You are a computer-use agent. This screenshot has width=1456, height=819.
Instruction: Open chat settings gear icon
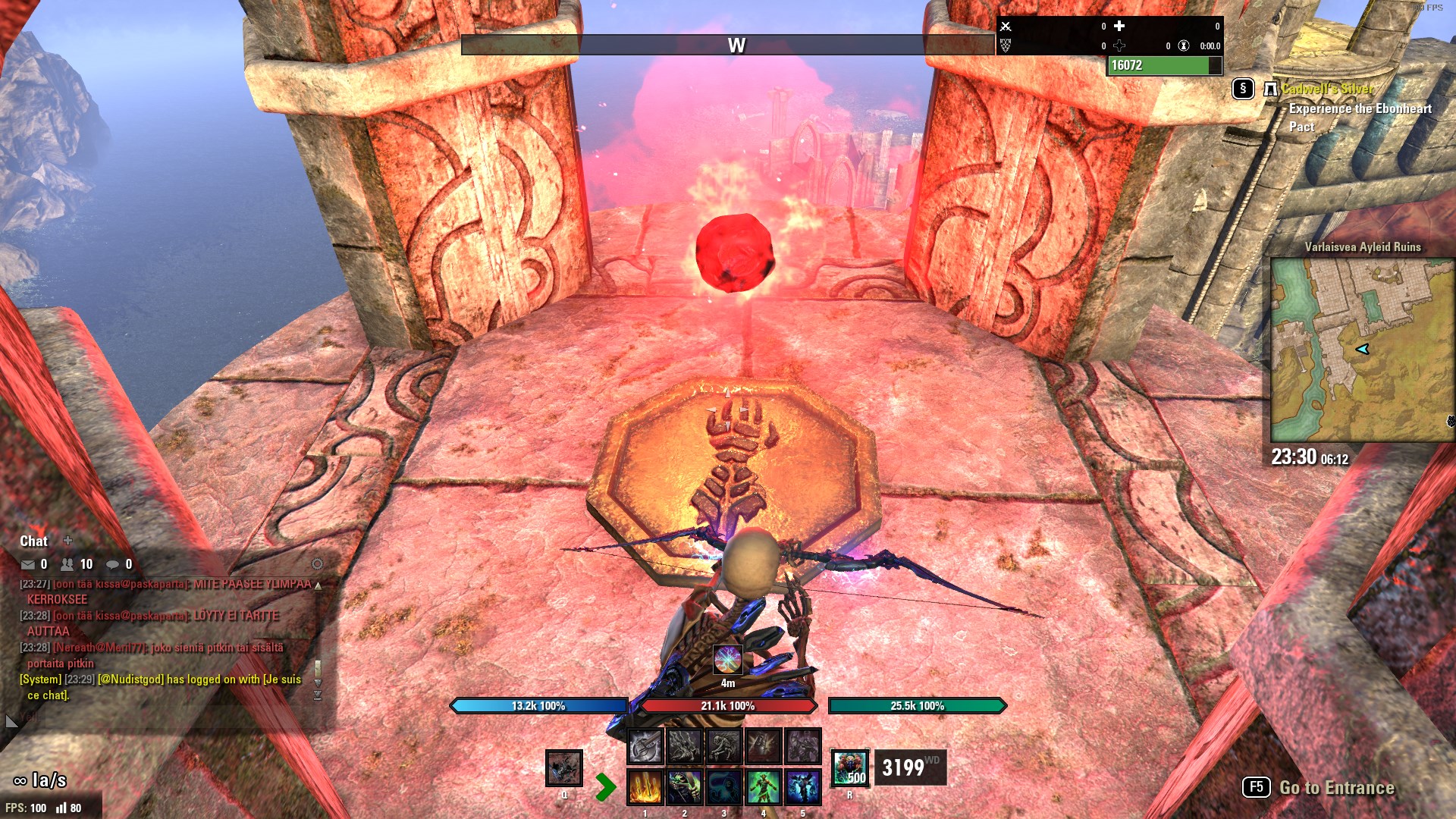tap(317, 564)
